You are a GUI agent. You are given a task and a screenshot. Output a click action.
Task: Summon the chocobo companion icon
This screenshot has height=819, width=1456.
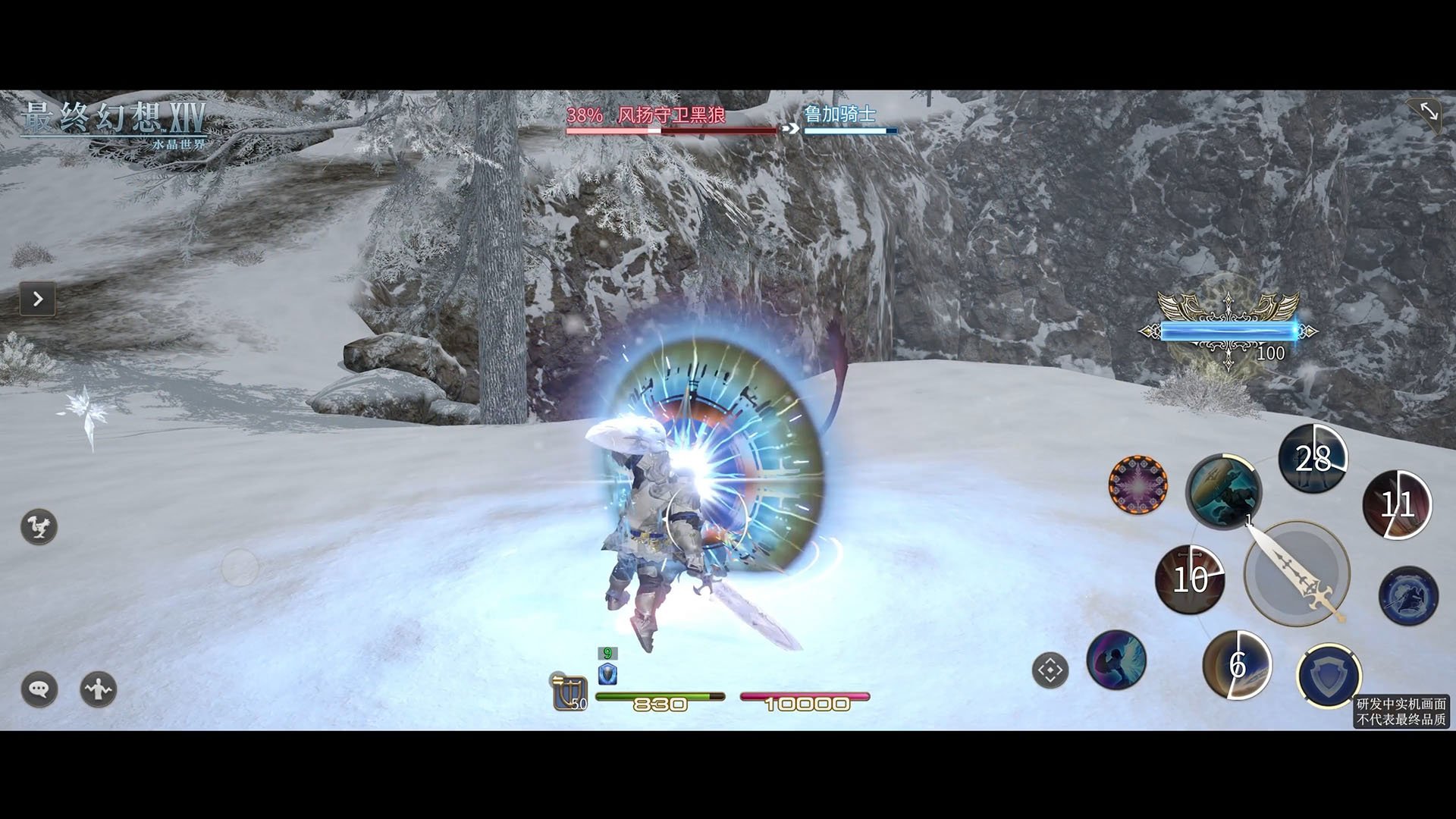coord(39,527)
